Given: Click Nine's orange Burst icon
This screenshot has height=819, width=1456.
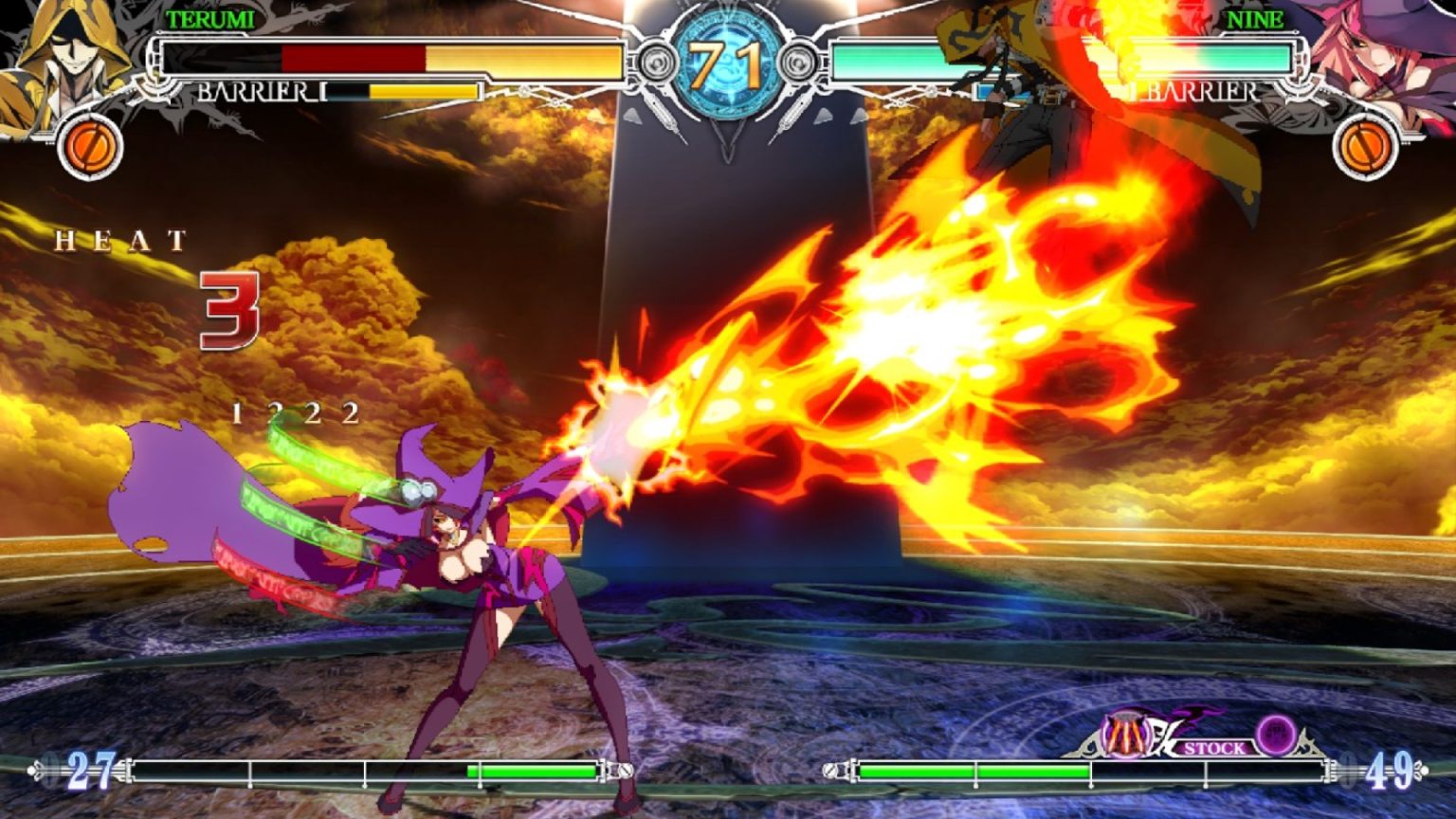Looking at the screenshot, I should [1365, 147].
